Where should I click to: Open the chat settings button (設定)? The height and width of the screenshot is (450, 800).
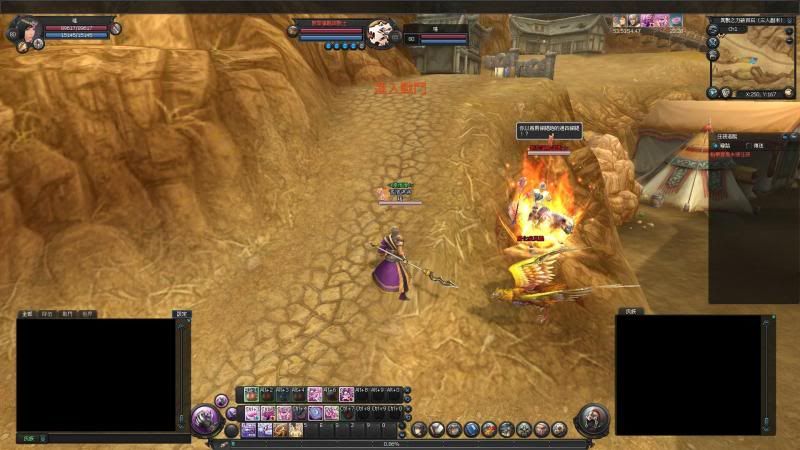point(181,314)
